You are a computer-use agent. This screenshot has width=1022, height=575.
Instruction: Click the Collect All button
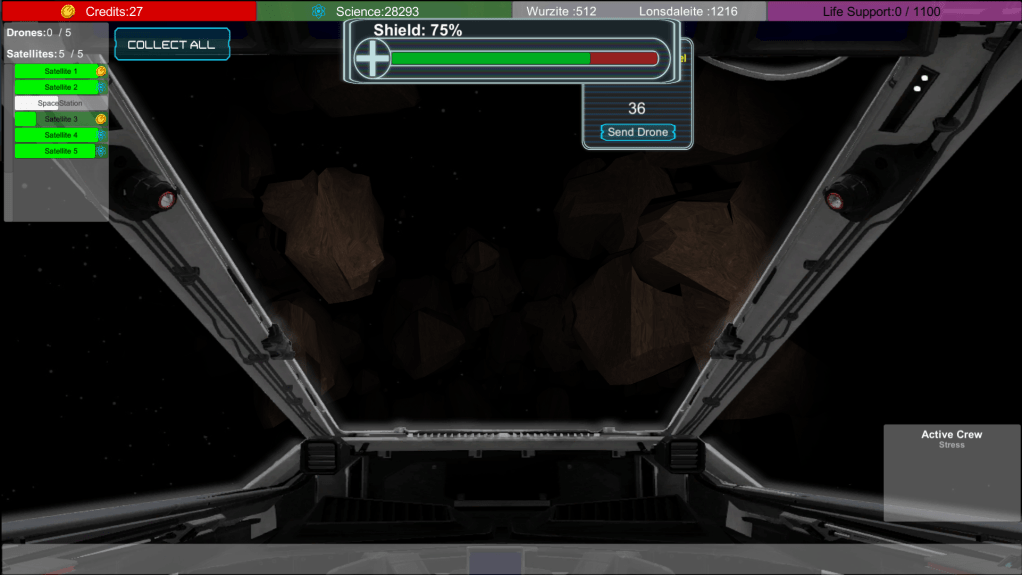click(171, 45)
